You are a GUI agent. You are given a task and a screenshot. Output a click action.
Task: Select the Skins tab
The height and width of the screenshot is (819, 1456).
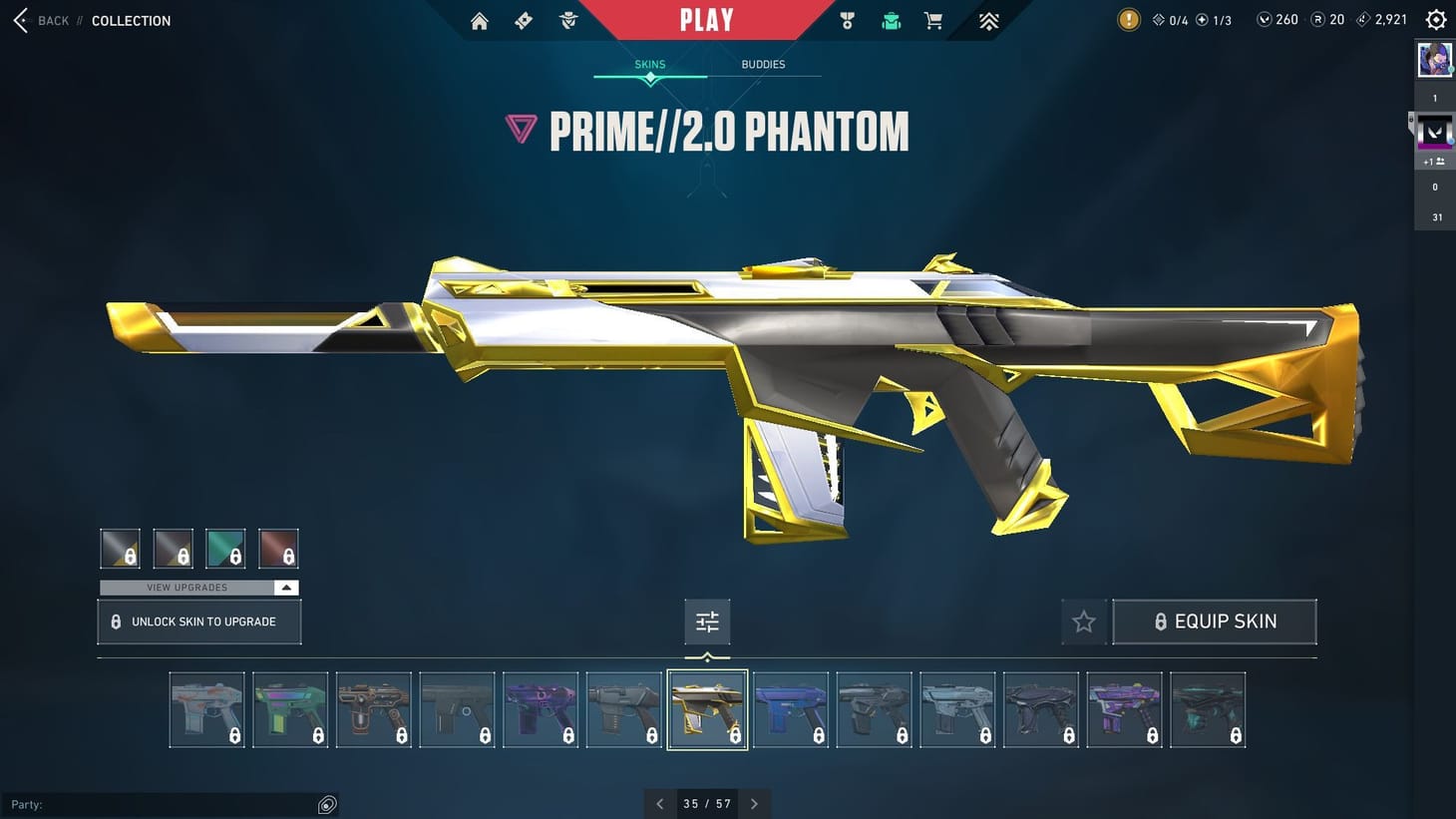[x=649, y=64]
